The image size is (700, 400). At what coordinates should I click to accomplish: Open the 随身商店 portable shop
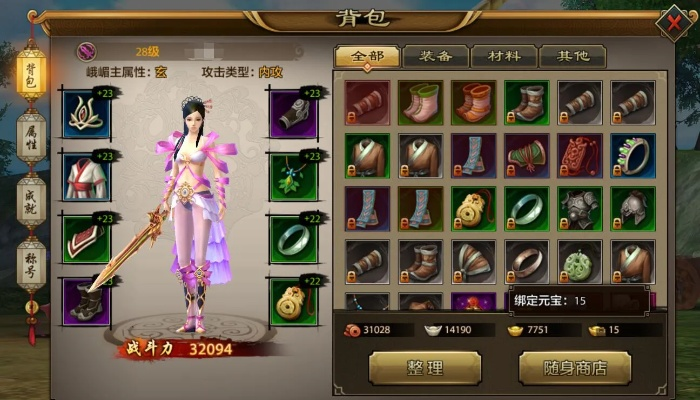tap(574, 368)
